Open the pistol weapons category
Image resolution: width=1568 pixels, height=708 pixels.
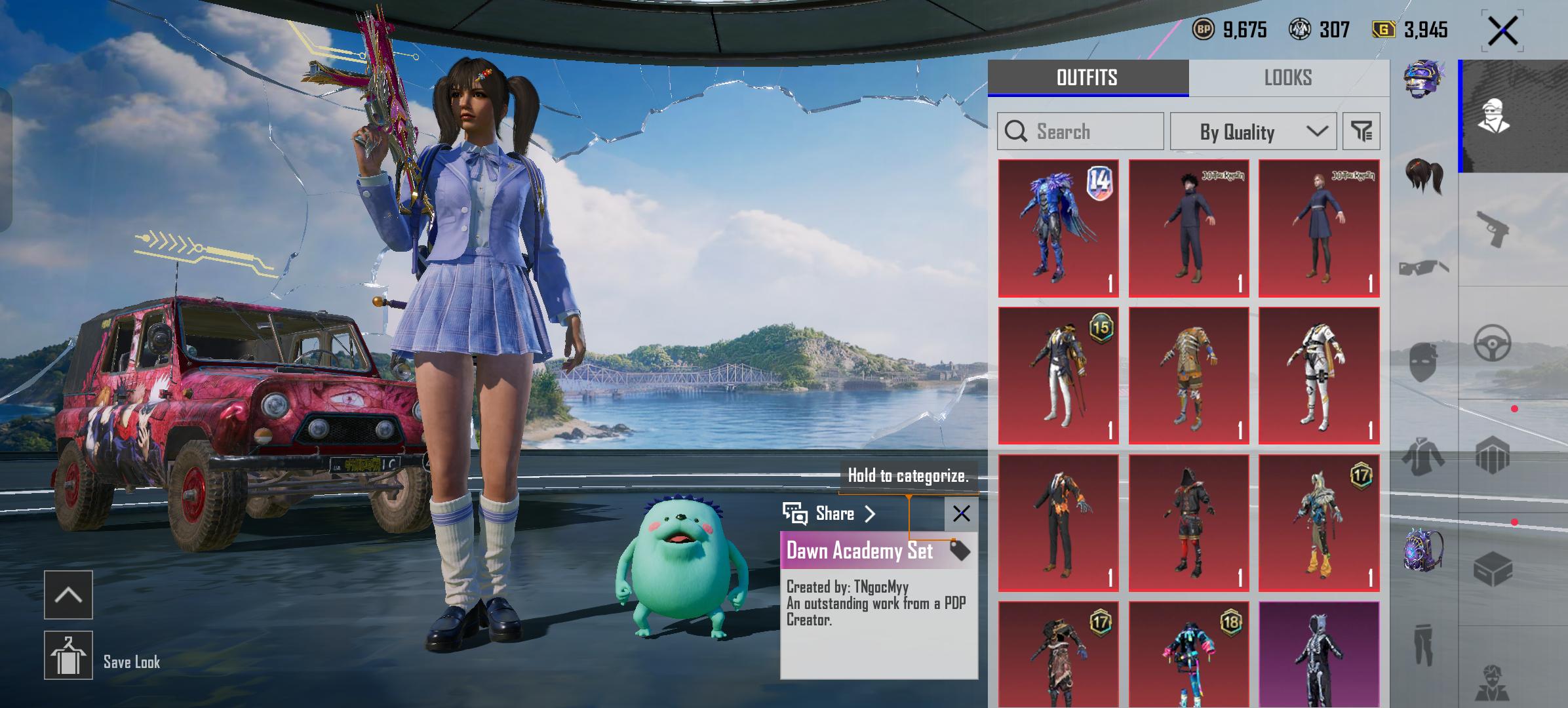point(1493,229)
